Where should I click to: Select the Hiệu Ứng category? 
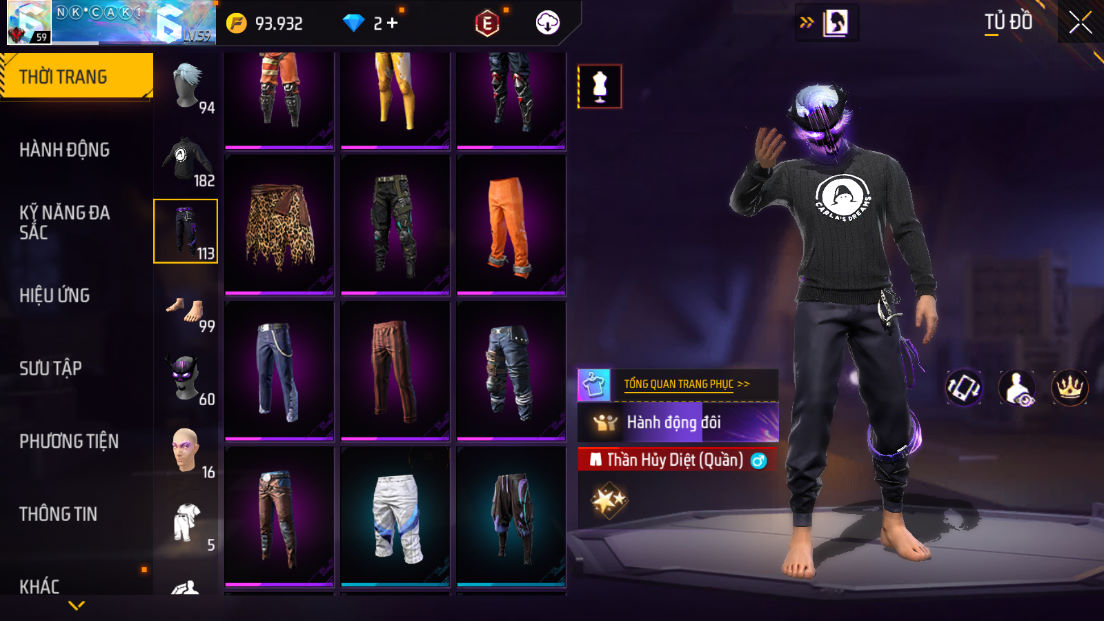tap(54, 295)
